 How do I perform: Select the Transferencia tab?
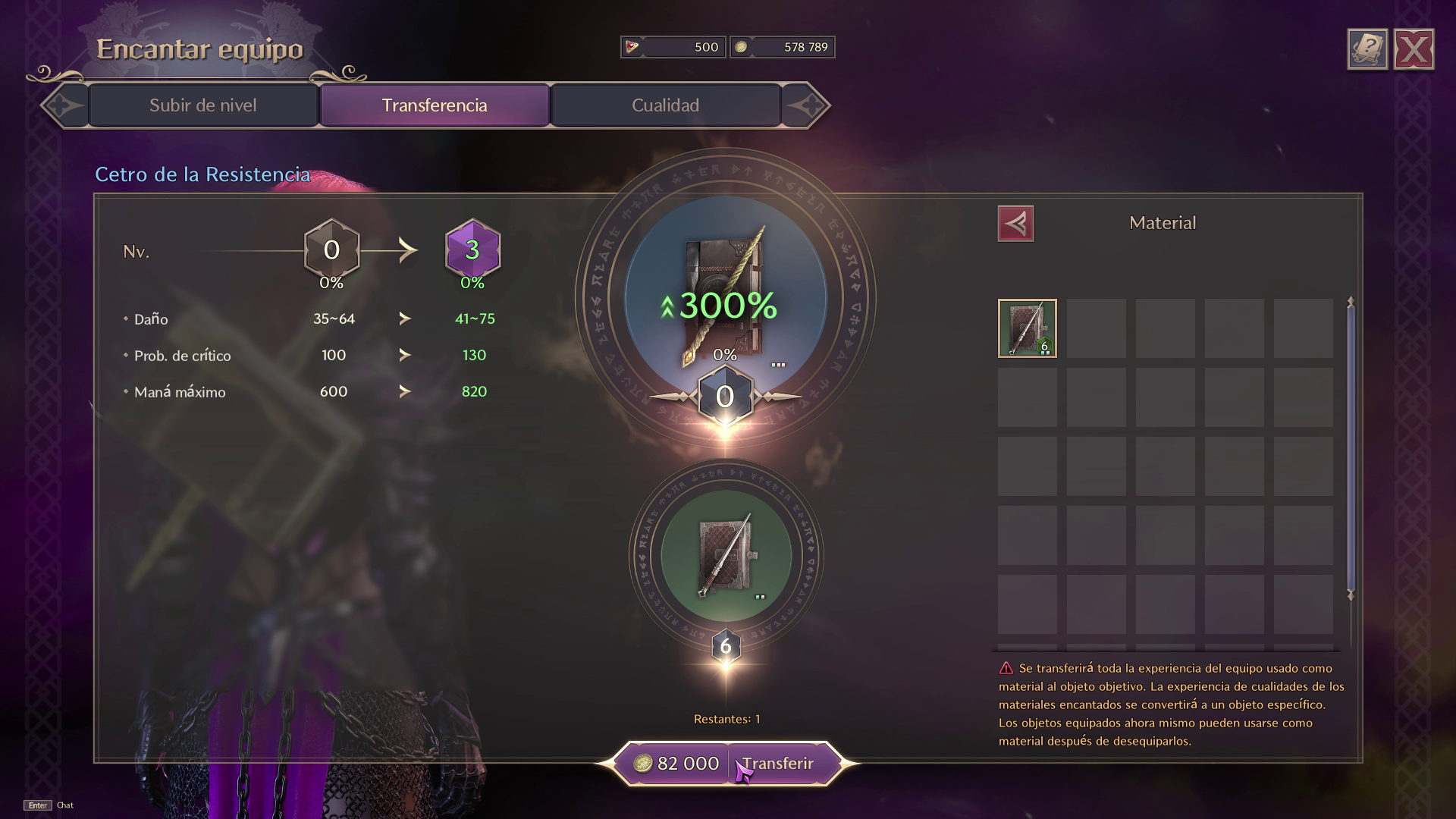tap(435, 105)
